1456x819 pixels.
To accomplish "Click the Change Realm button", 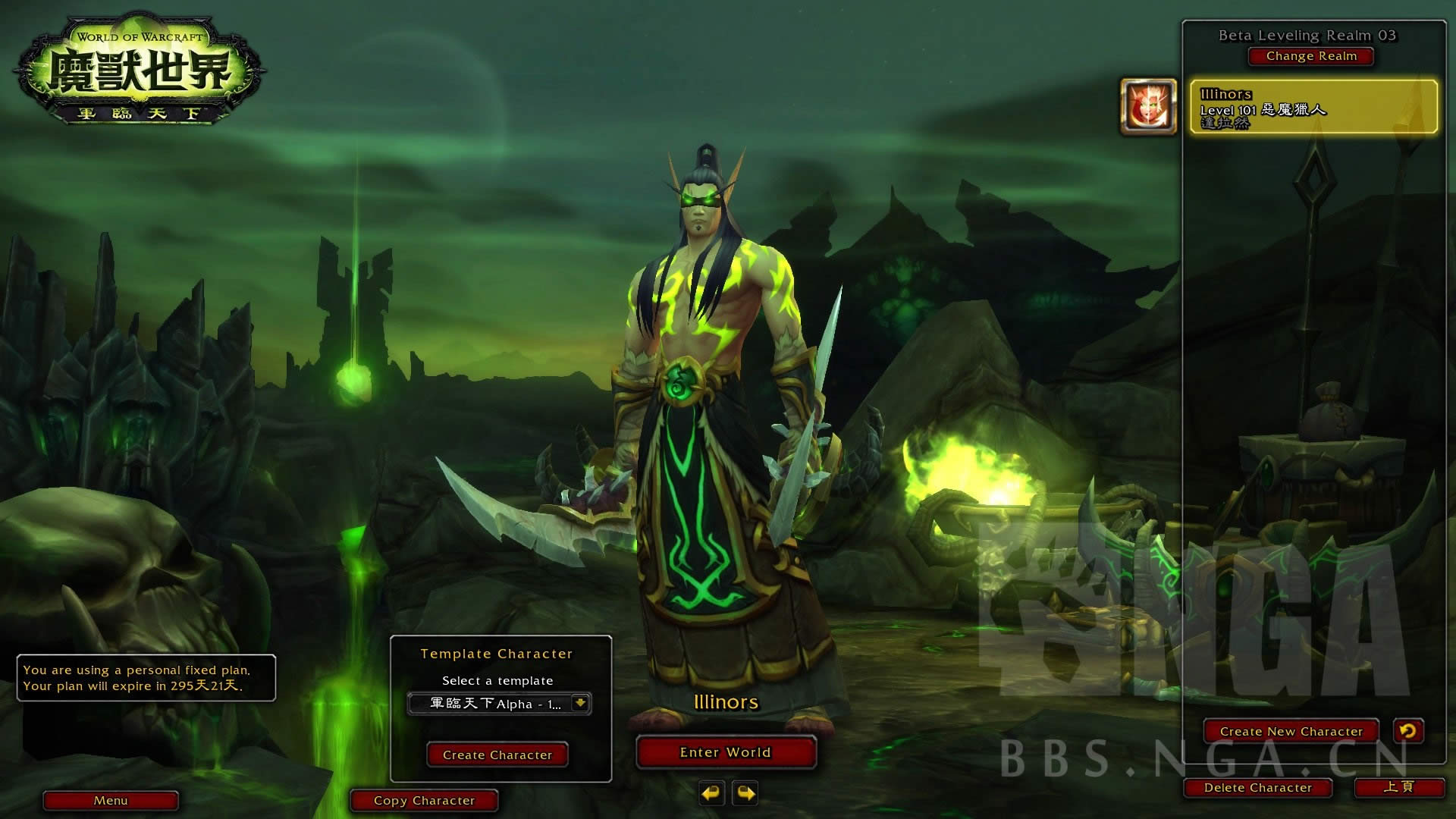I will pos(1311,56).
